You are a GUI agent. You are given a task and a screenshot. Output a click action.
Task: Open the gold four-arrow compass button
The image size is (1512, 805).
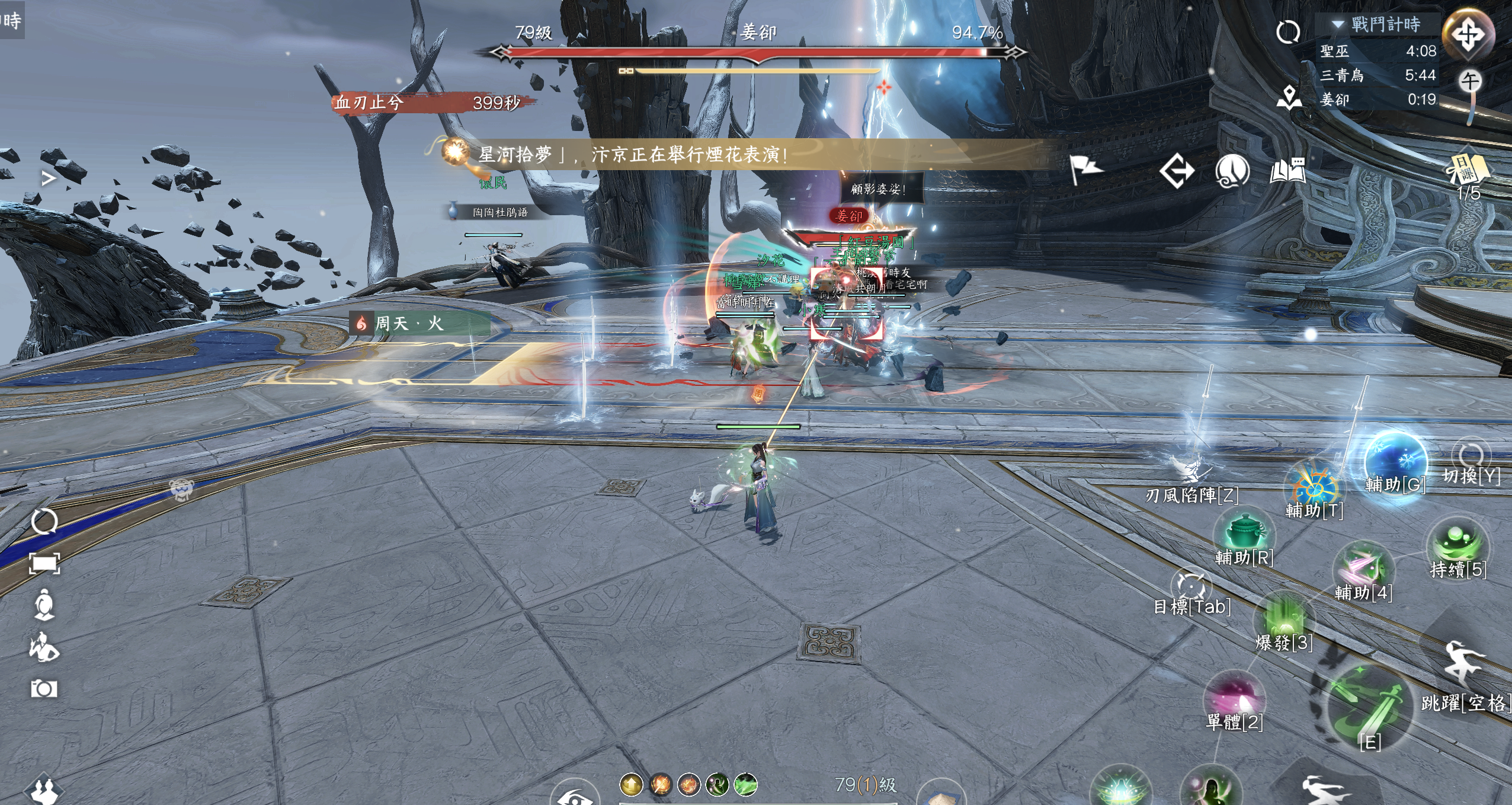[x=1468, y=34]
